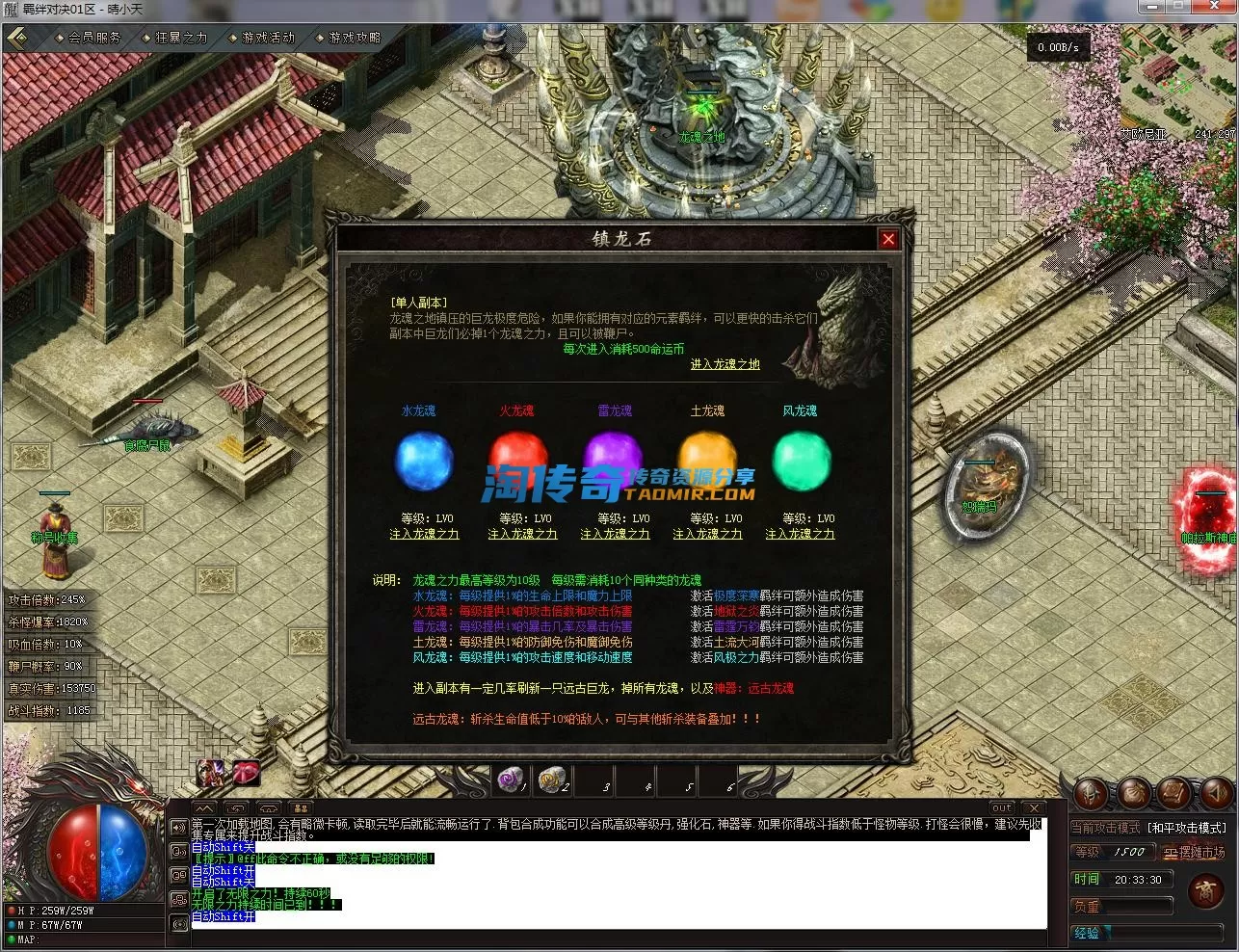
Task: Open the 商 shop round button
Action: (x=1205, y=891)
